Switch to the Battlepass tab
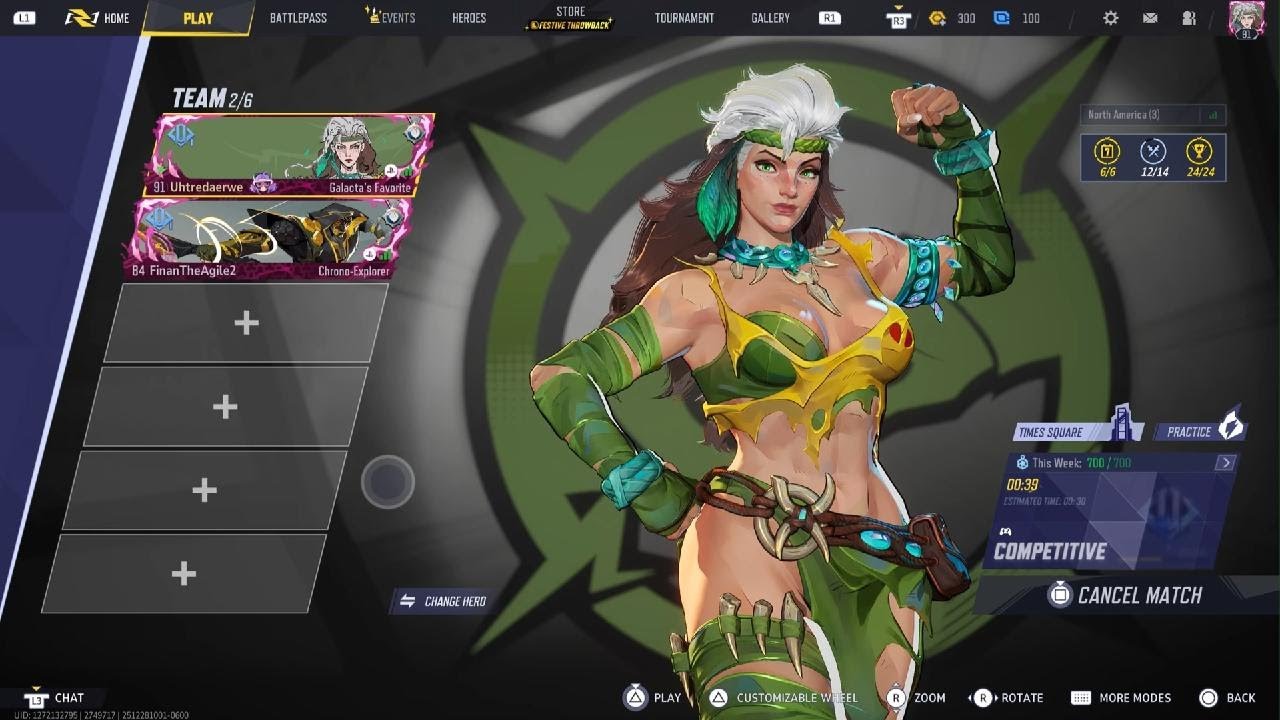 click(298, 18)
